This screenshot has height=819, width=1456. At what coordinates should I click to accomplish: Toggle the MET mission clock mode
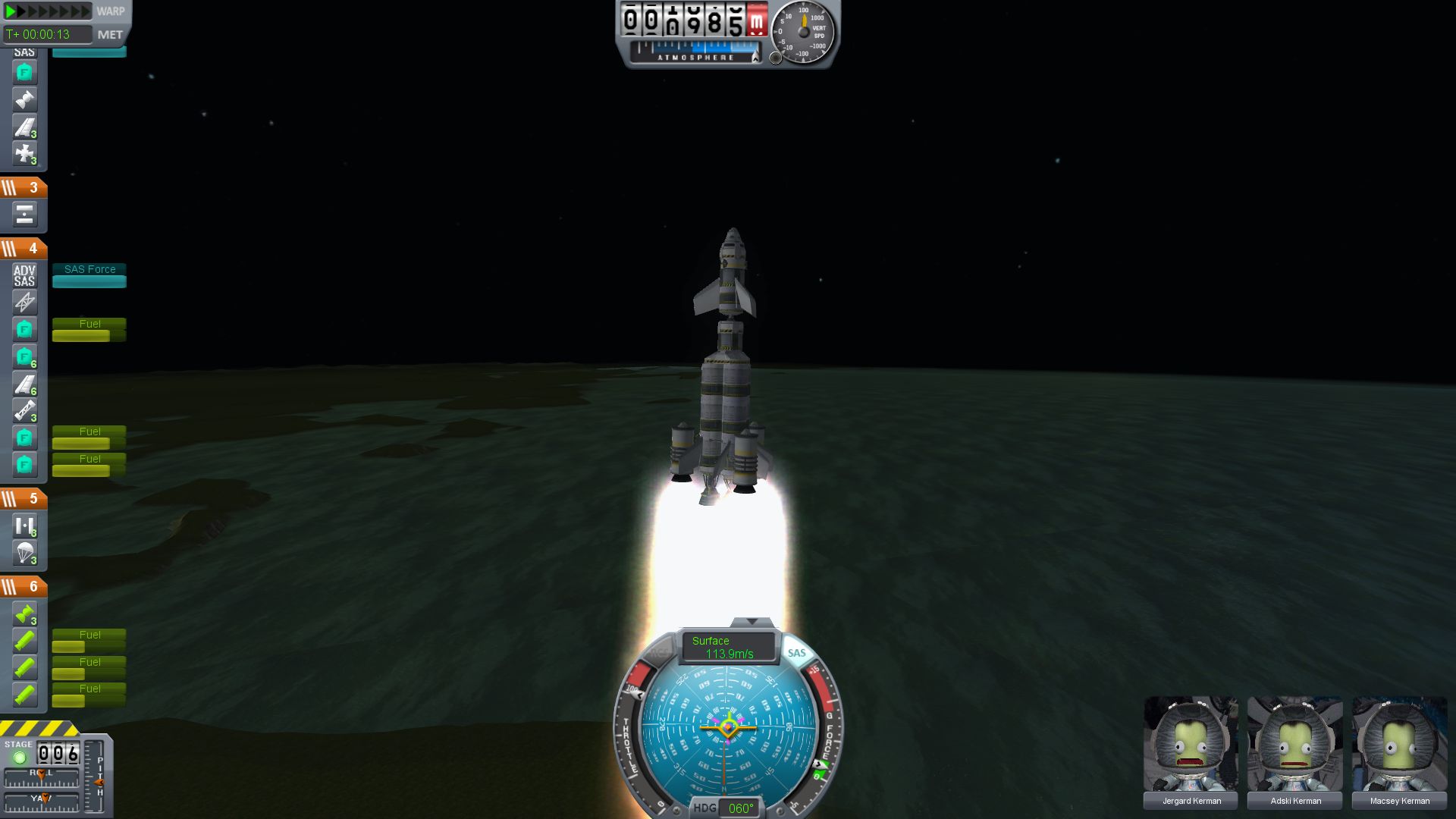[110, 35]
